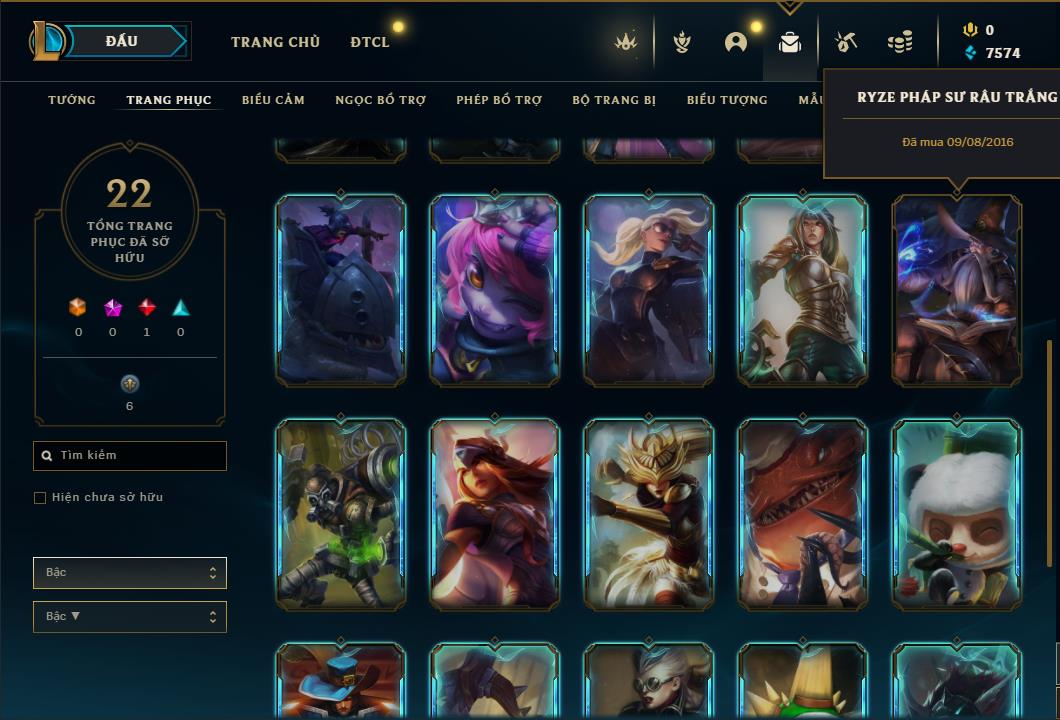
Task: Open the profile icon in top bar
Action: tap(736, 42)
